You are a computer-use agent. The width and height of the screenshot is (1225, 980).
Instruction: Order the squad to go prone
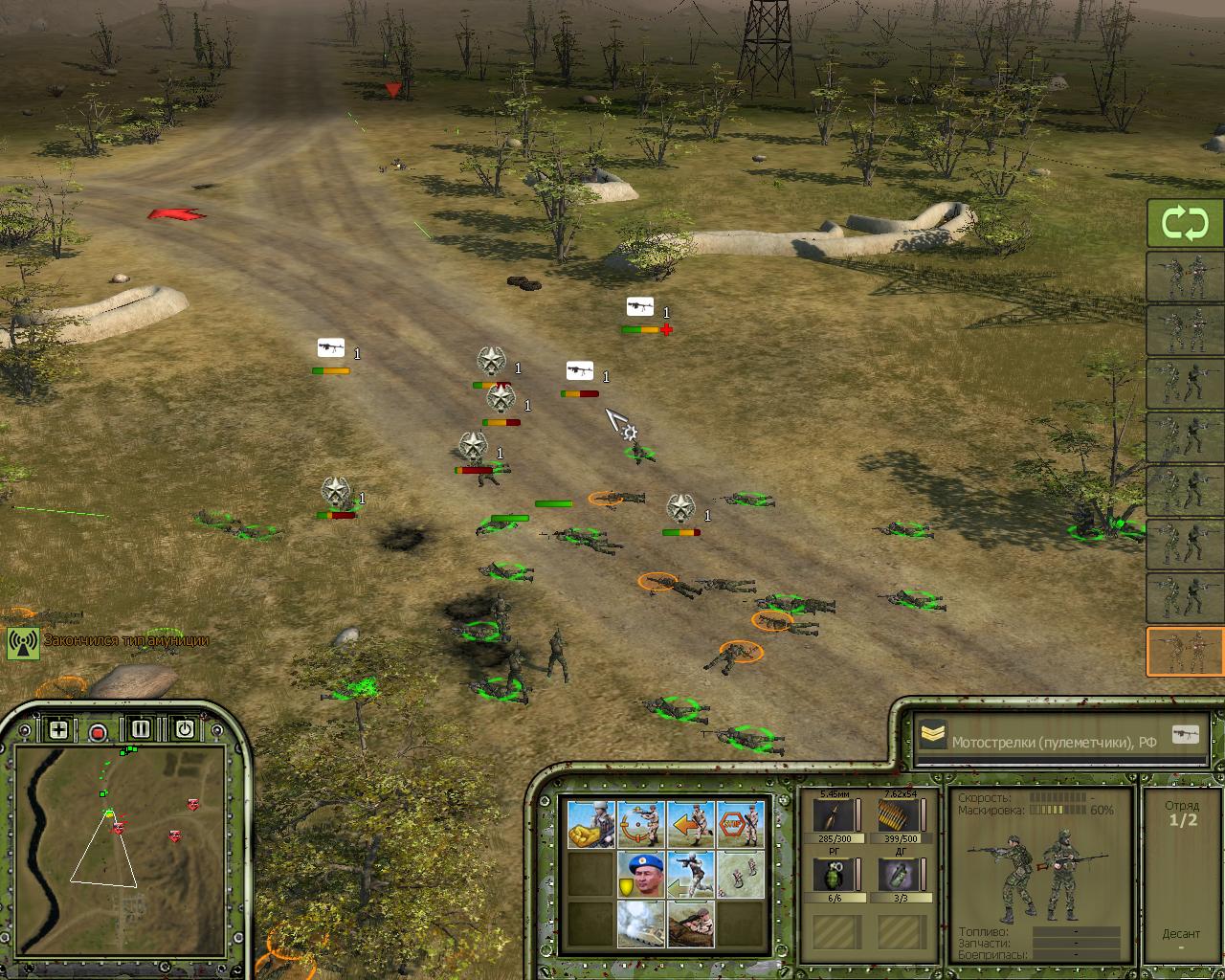click(x=691, y=924)
